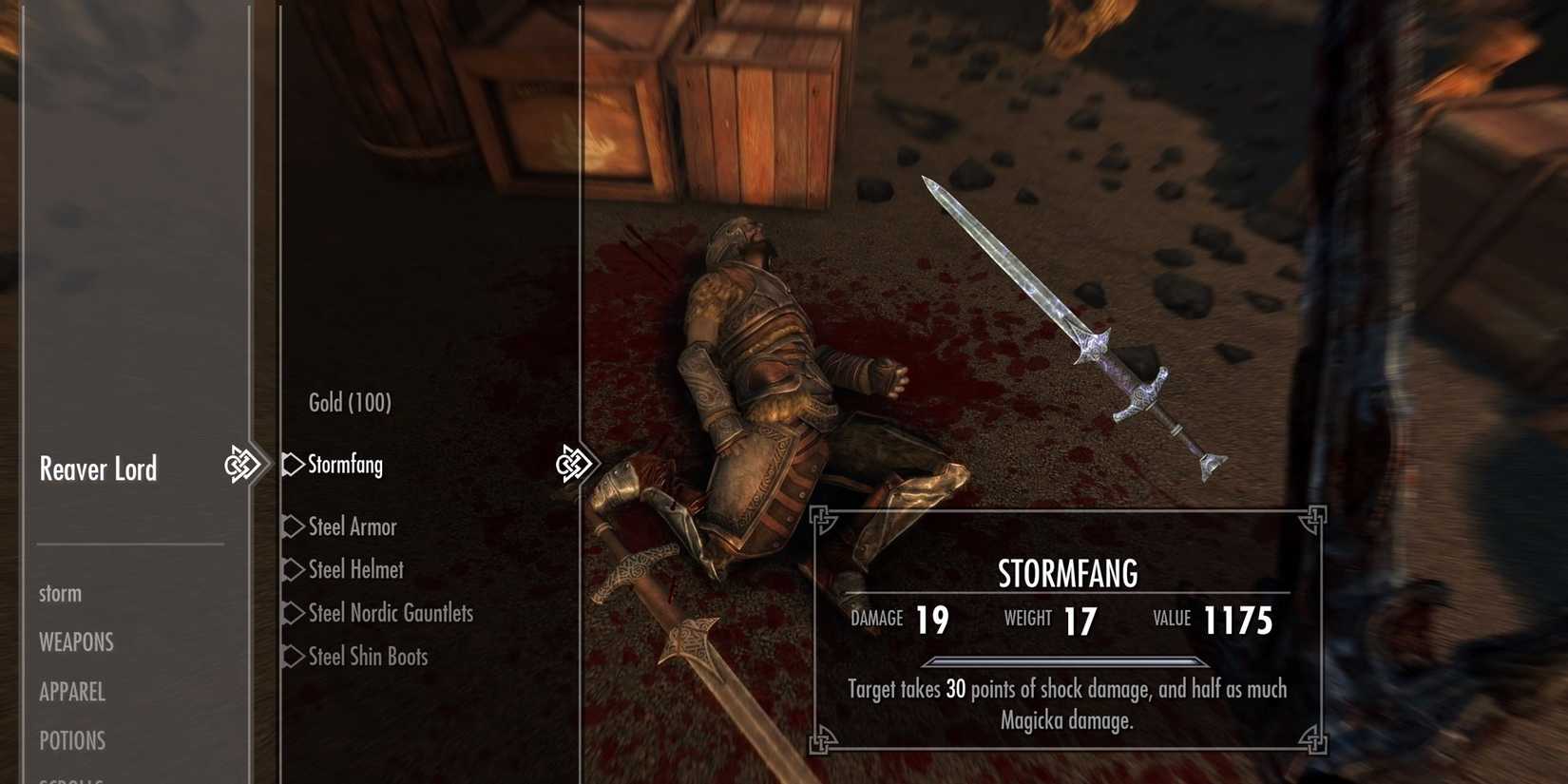Screen dimensions: 1568x784
Task: Click the storm search text field
Action: [60, 593]
